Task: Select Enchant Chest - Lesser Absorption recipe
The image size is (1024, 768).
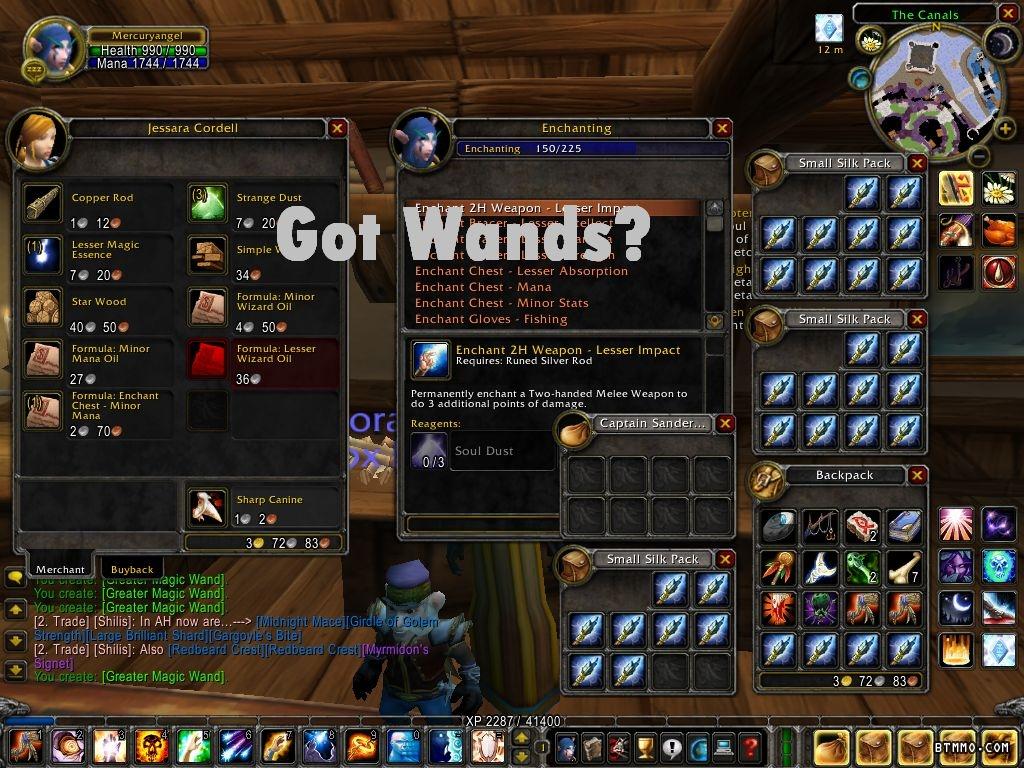Action: 521,271
